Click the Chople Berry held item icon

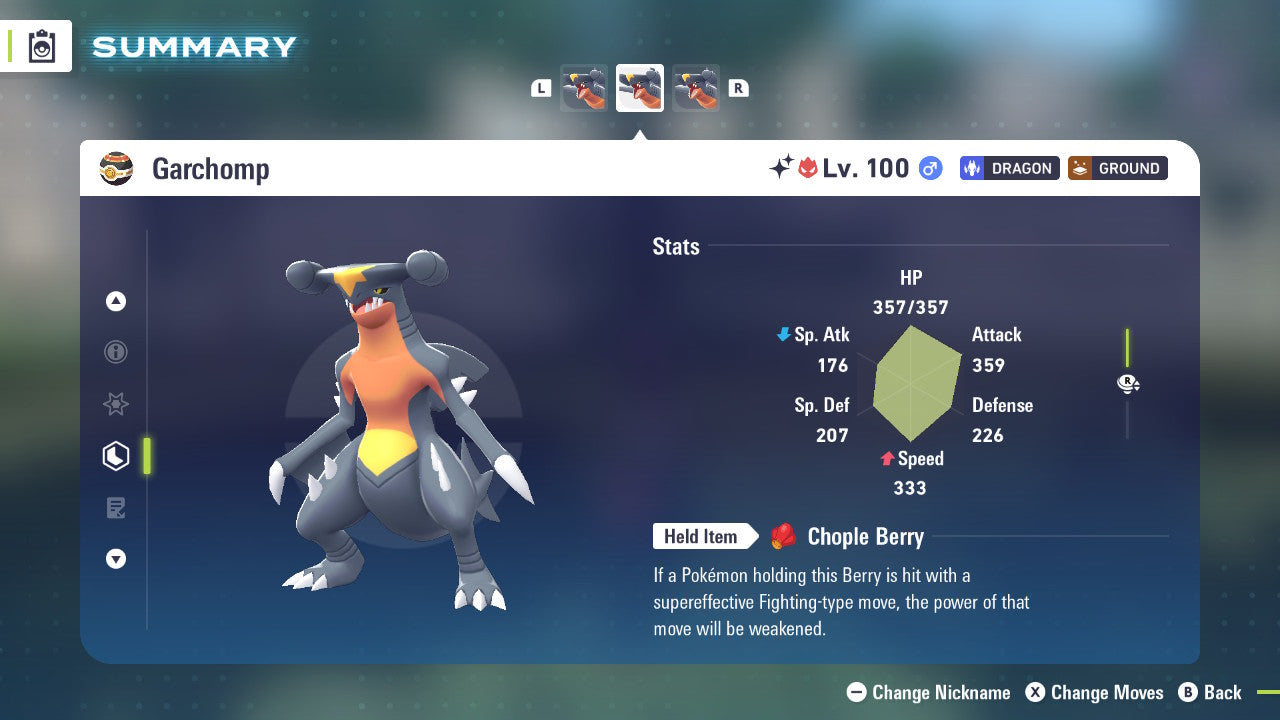784,536
